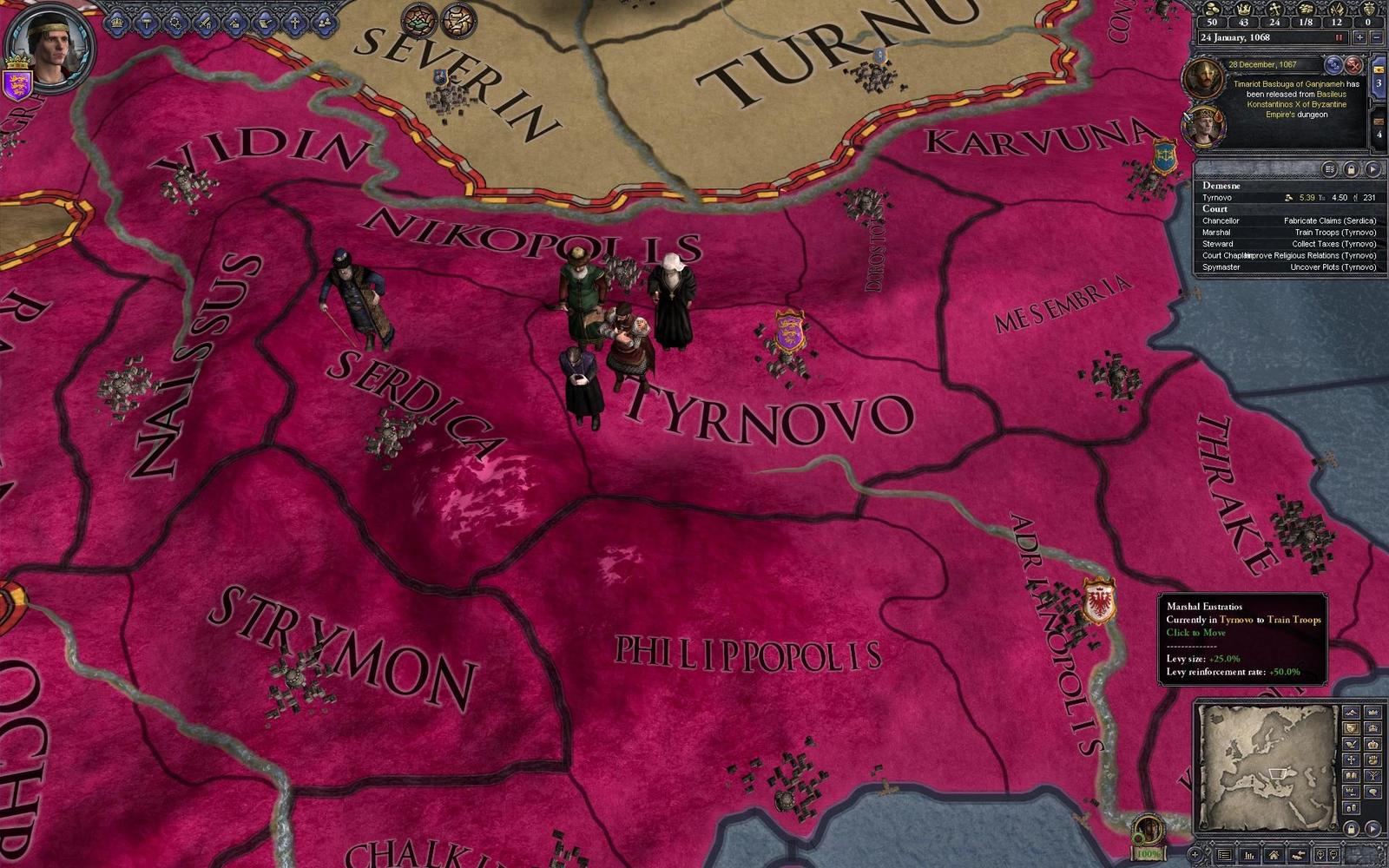Open the ledger with the chart icon
The height and width of the screenshot is (868, 1389).
click(1250, 856)
